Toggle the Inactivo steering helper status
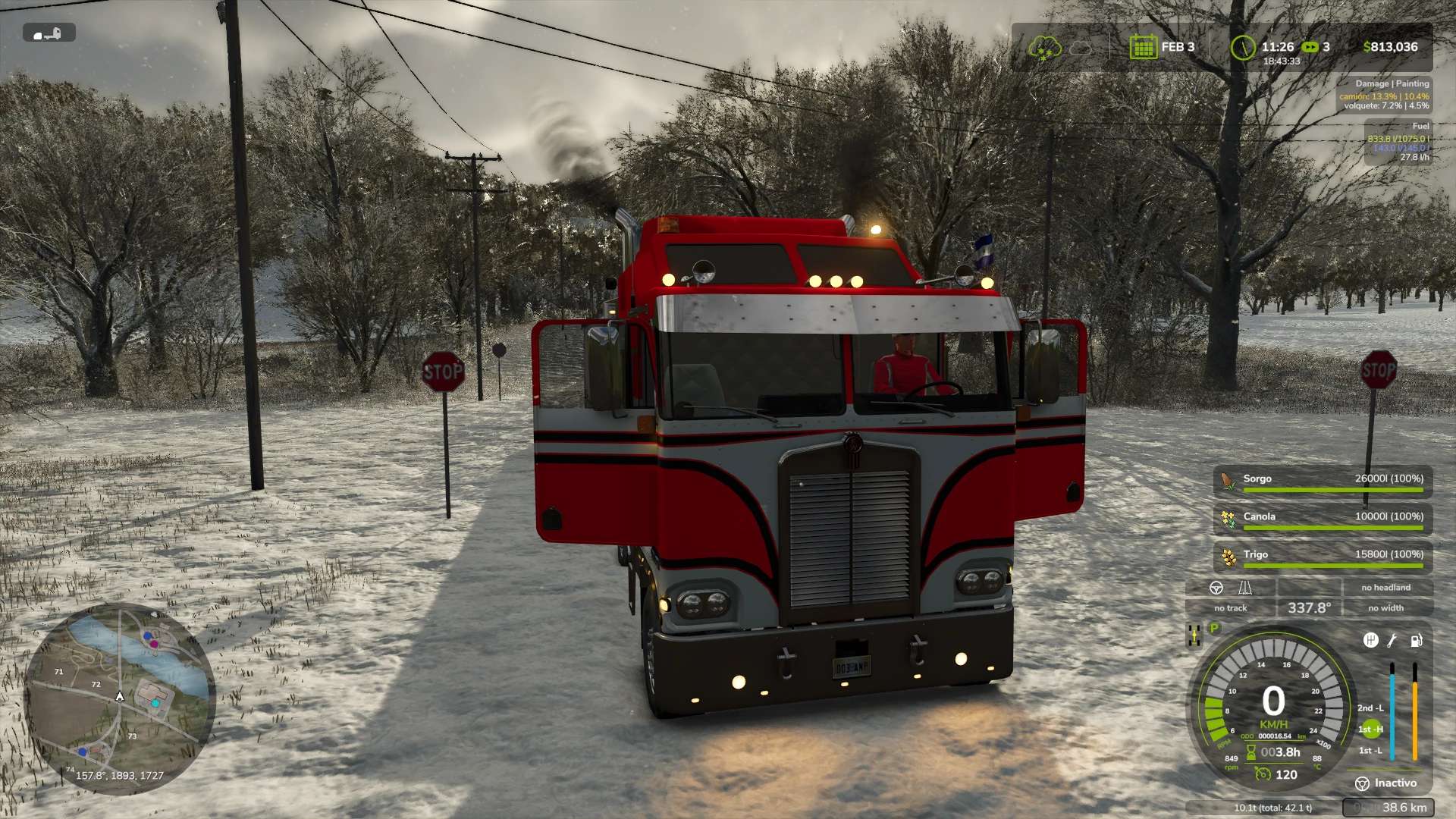Screen dimensions: 1456x819 (x=1386, y=783)
